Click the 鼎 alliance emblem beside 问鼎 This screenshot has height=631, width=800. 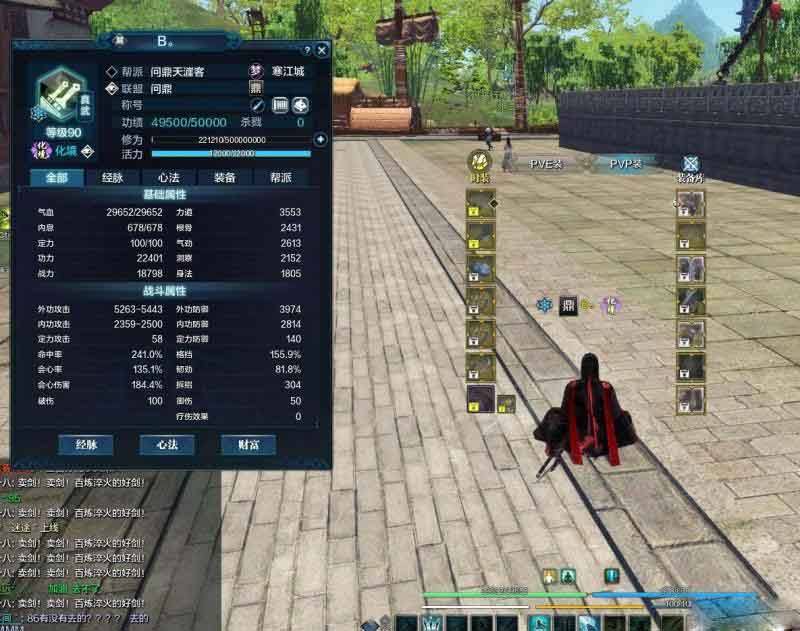[x=255, y=88]
